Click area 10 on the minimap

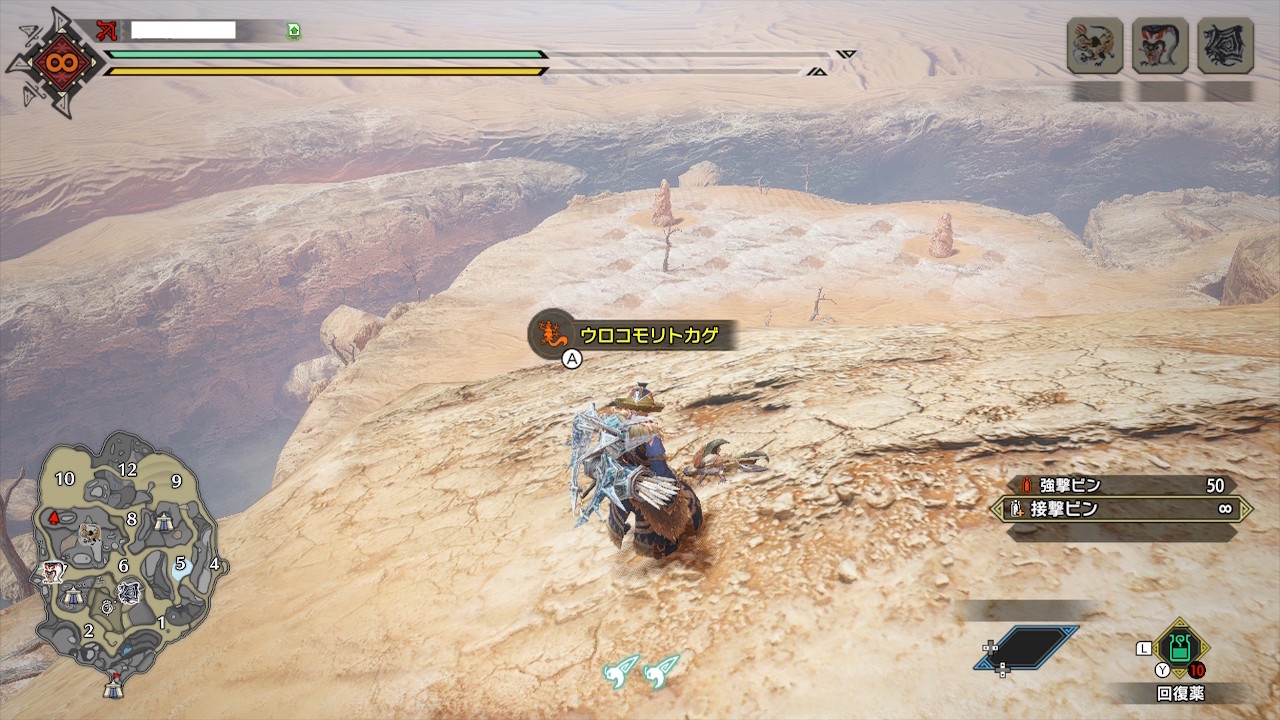[x=65, y=479]
